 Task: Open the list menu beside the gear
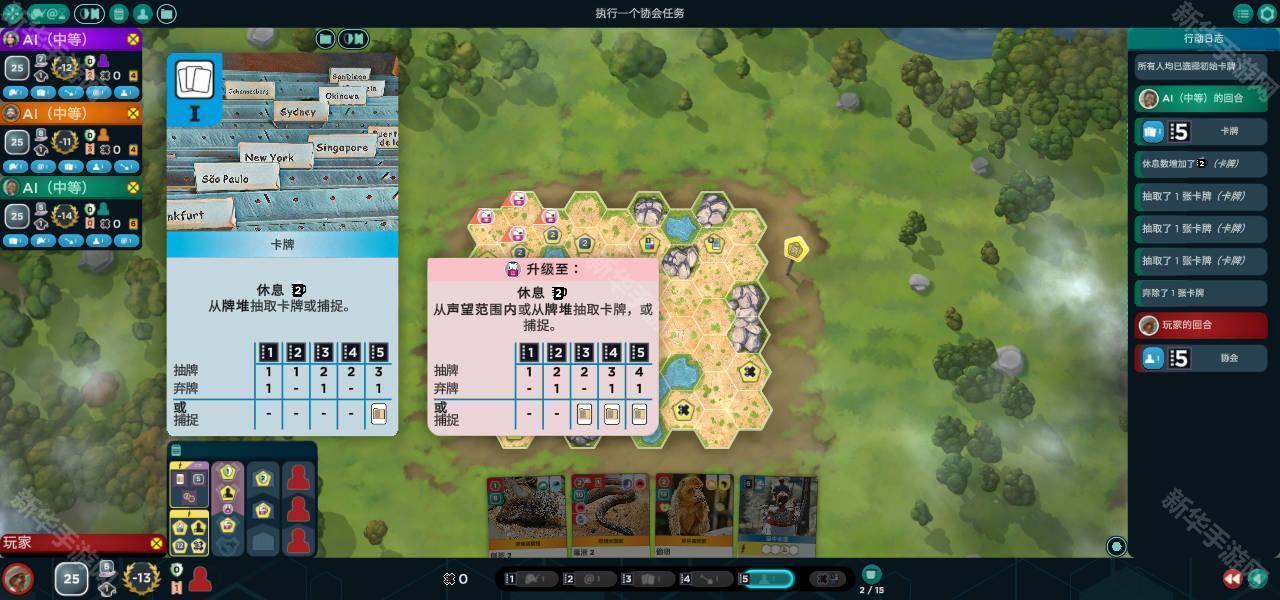click(1243, 14)
